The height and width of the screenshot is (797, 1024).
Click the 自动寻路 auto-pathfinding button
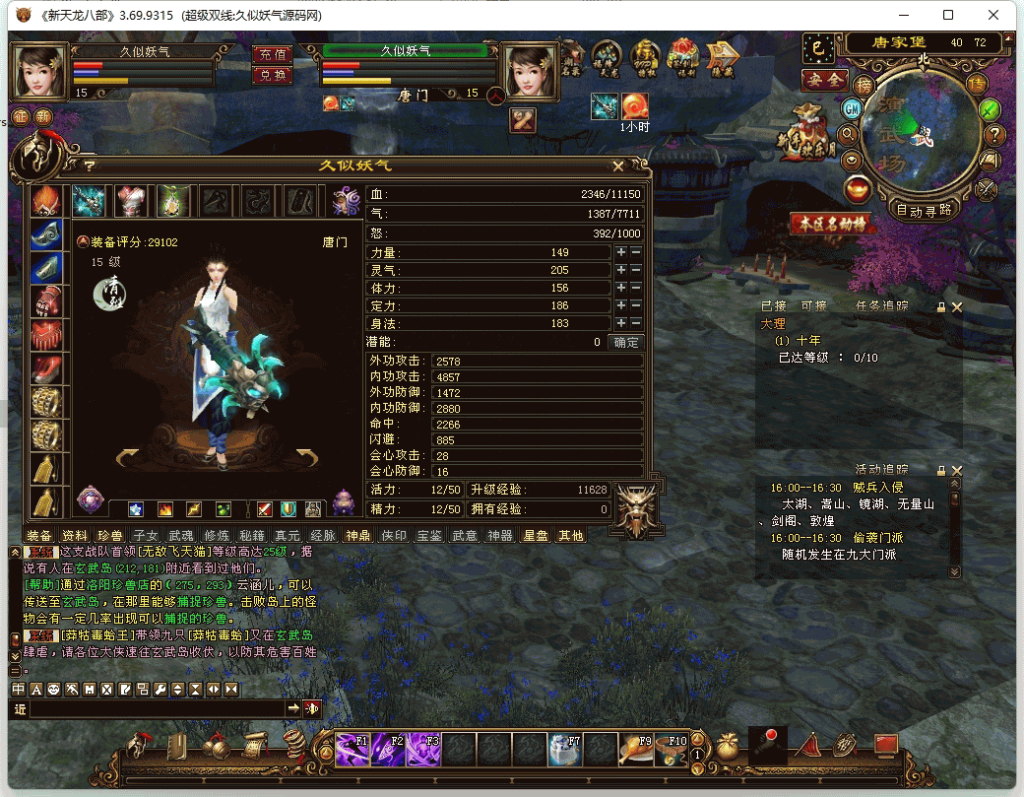click(923, 211)
